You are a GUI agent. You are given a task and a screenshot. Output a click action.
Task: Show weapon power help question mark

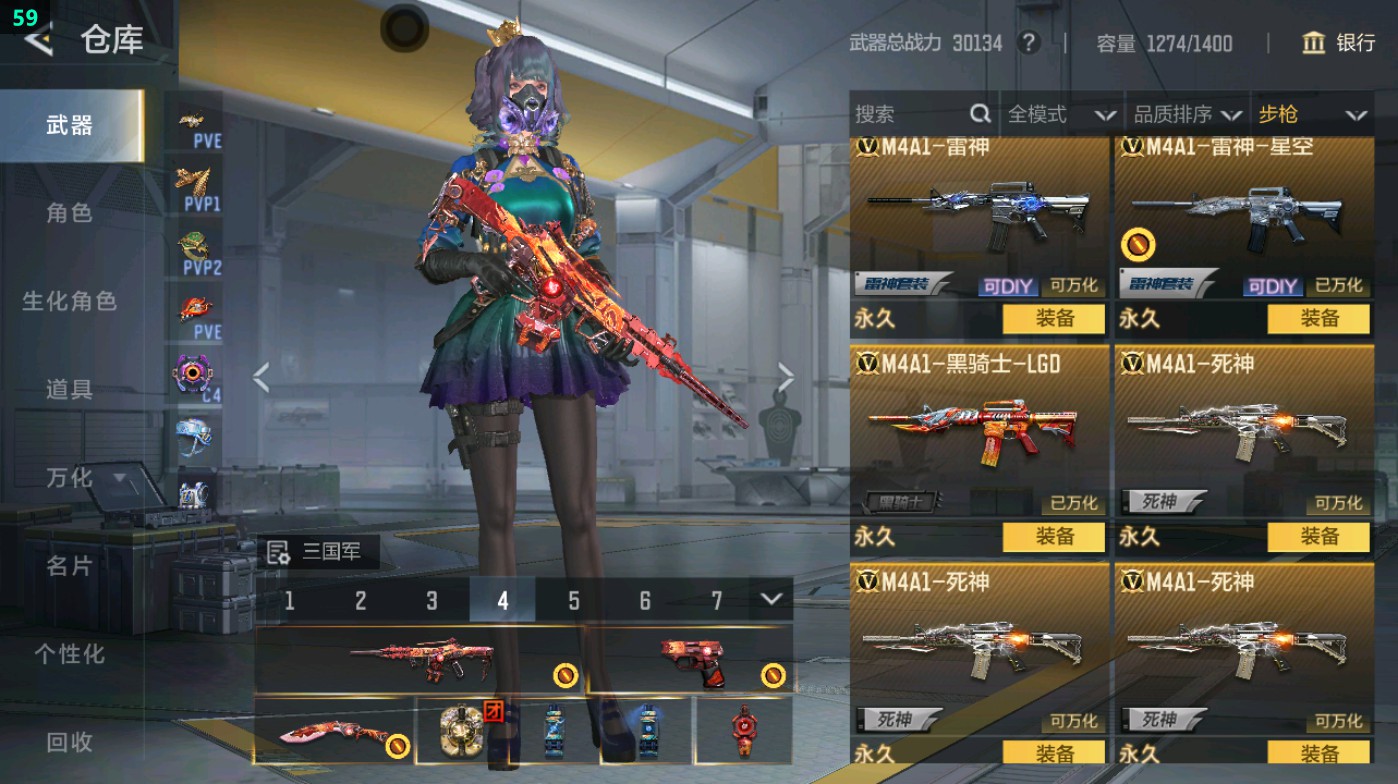tap(1027, 43)
